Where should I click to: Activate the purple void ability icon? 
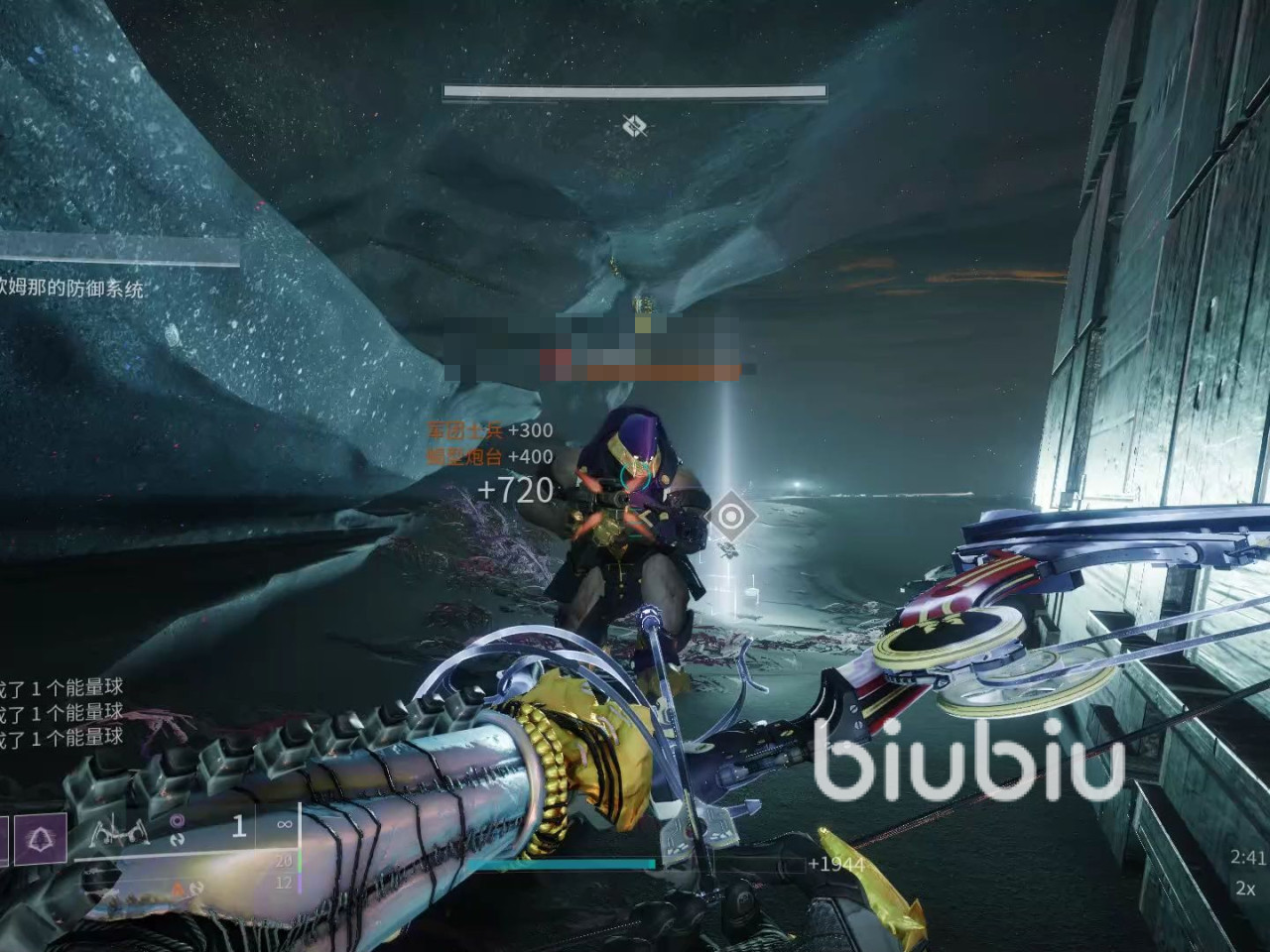point(40,839)
